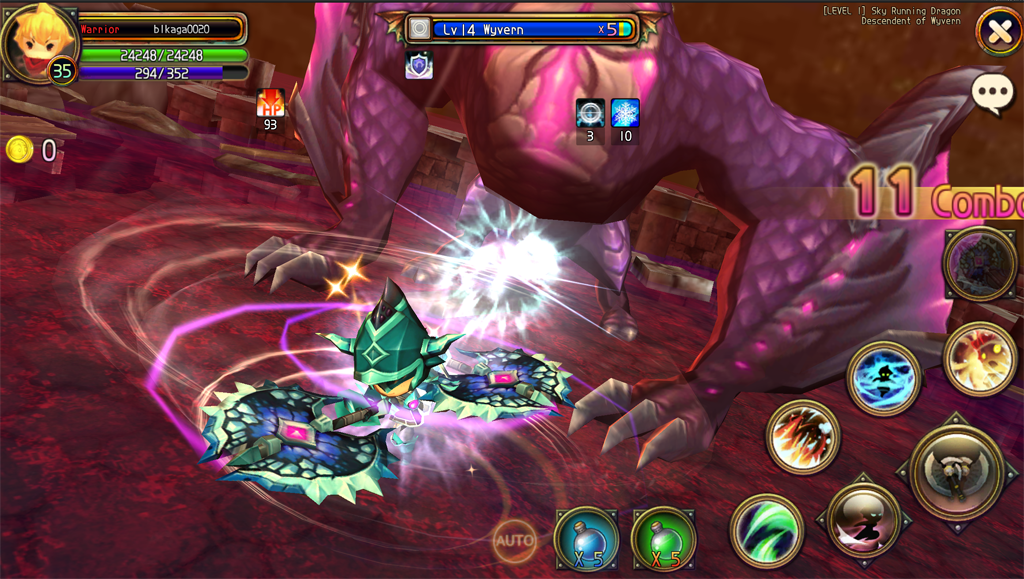Image resolution: width=1024 pixels, height=579 pixels.
Task: Activate the green slash skill
Action: tap(767, 530)
